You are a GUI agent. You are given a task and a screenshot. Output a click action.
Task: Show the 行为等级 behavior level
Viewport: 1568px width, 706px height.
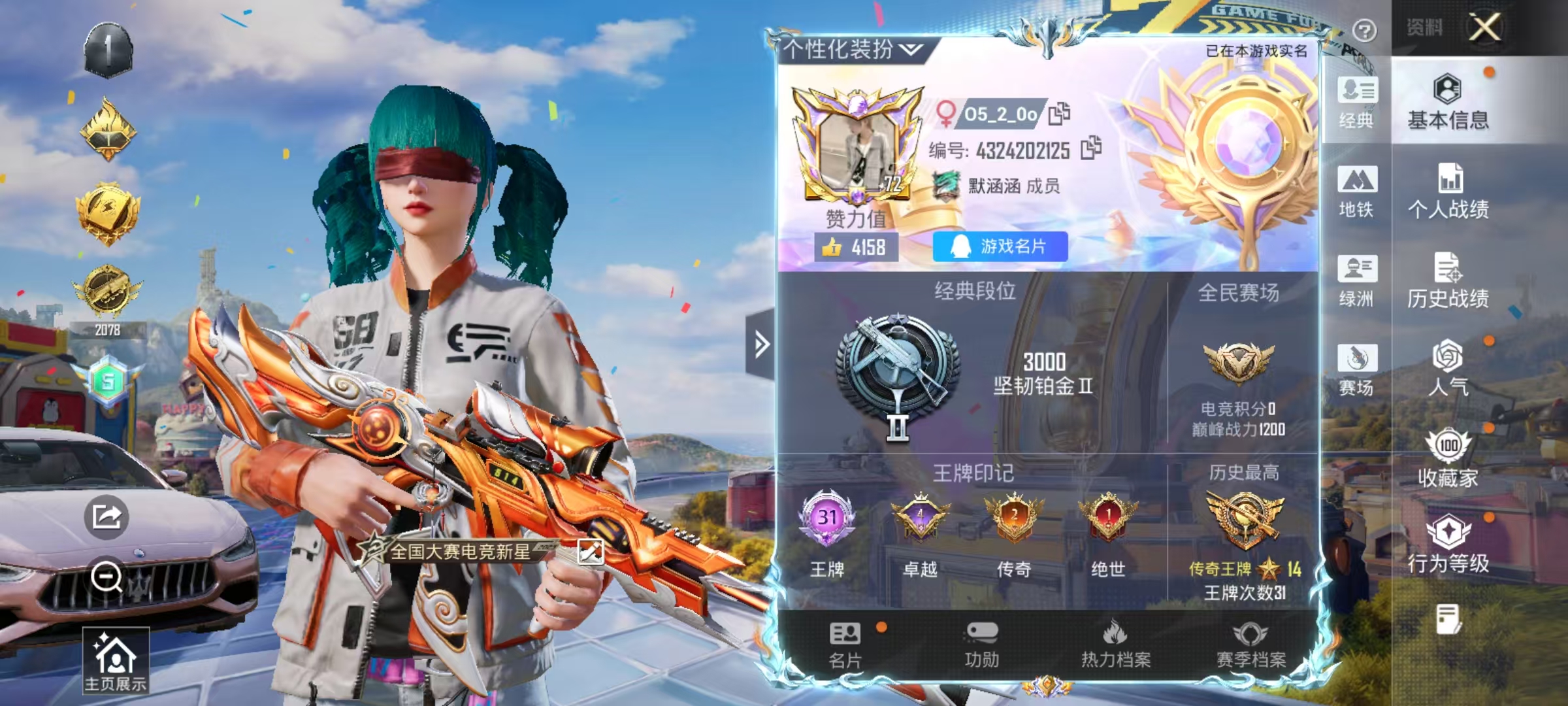click(1448, 545)
